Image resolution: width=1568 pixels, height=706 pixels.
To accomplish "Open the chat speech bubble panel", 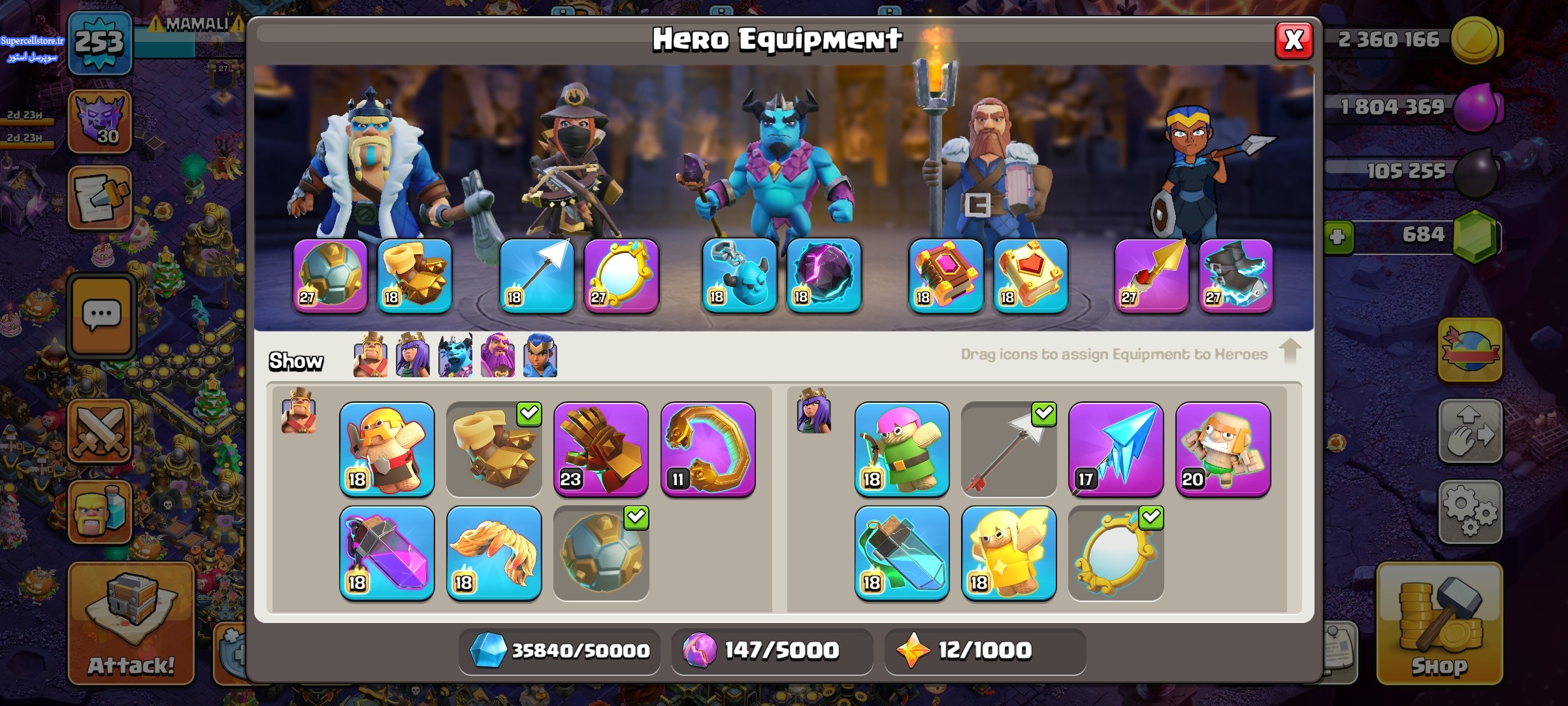I will (x=101, y=316).
